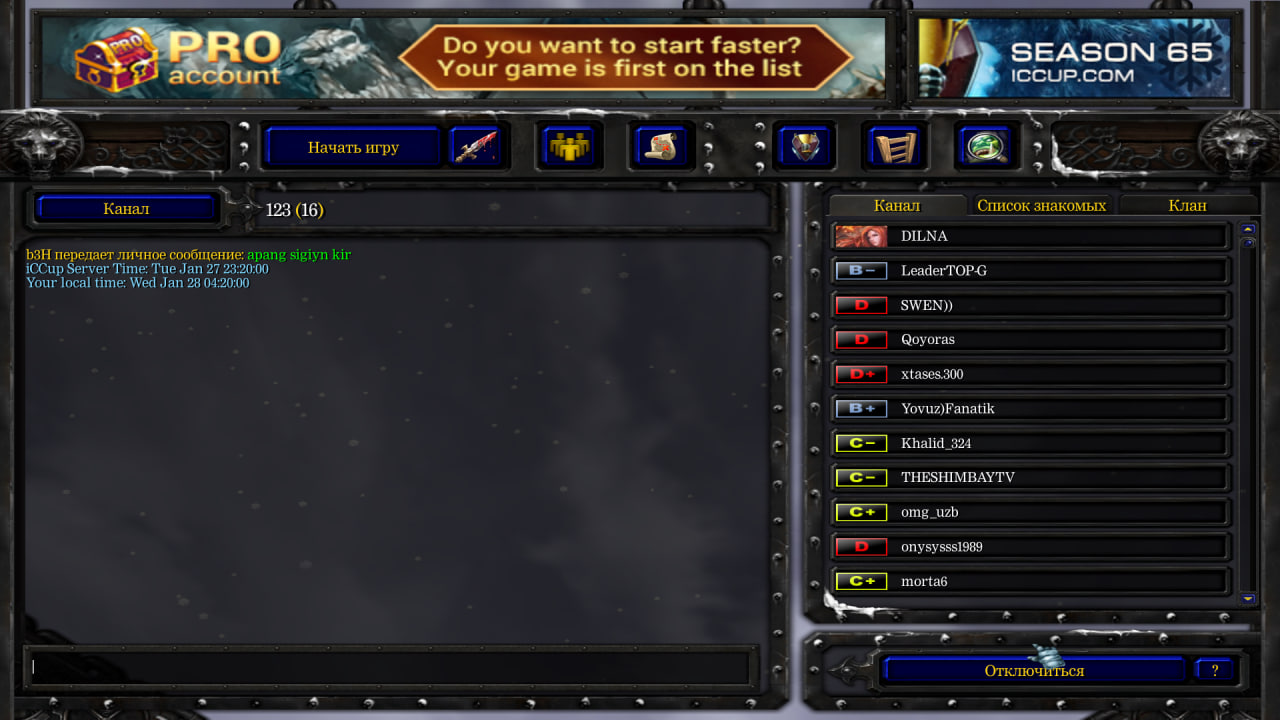Click the chat message input field
This screenshot has width=1280, height=720.
point(390,667)
